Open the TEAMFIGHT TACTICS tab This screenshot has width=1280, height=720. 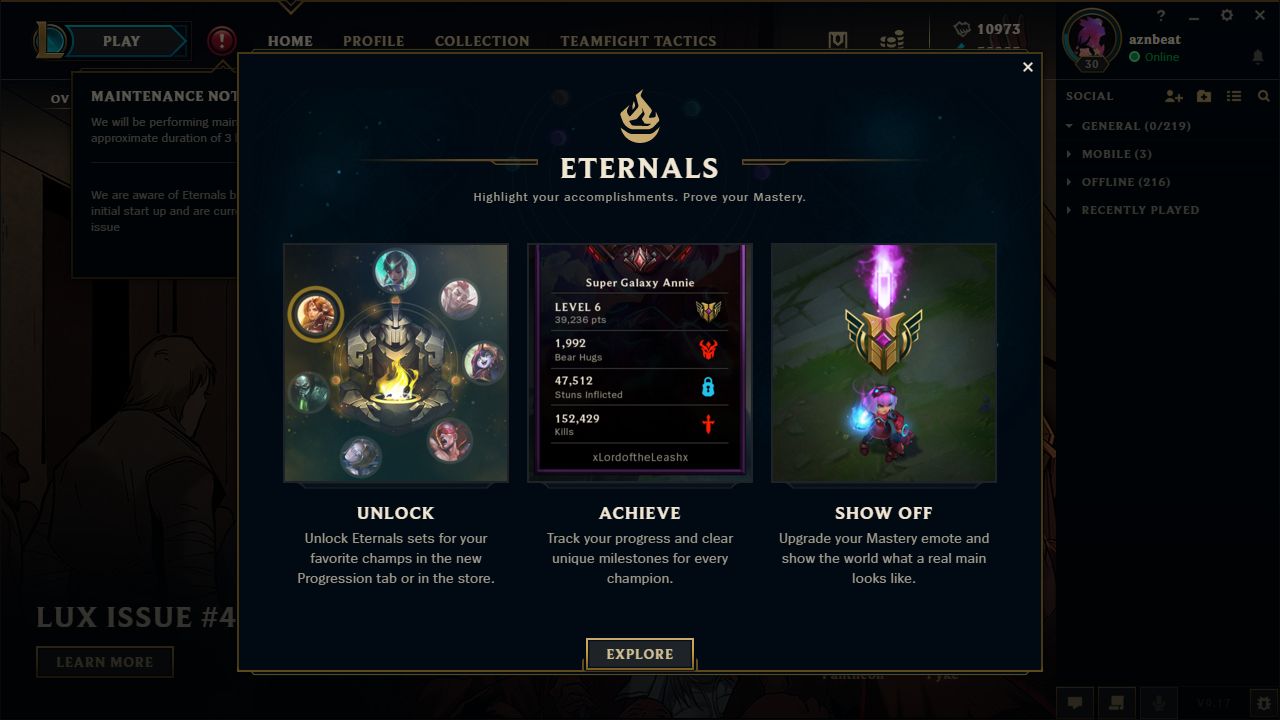tap(637, 41)
